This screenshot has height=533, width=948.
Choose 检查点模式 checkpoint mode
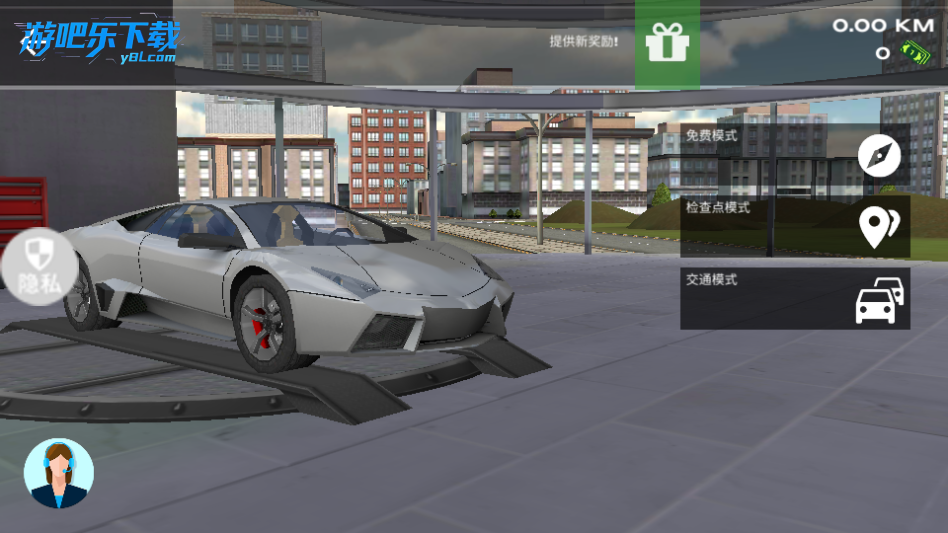(795, 227)
